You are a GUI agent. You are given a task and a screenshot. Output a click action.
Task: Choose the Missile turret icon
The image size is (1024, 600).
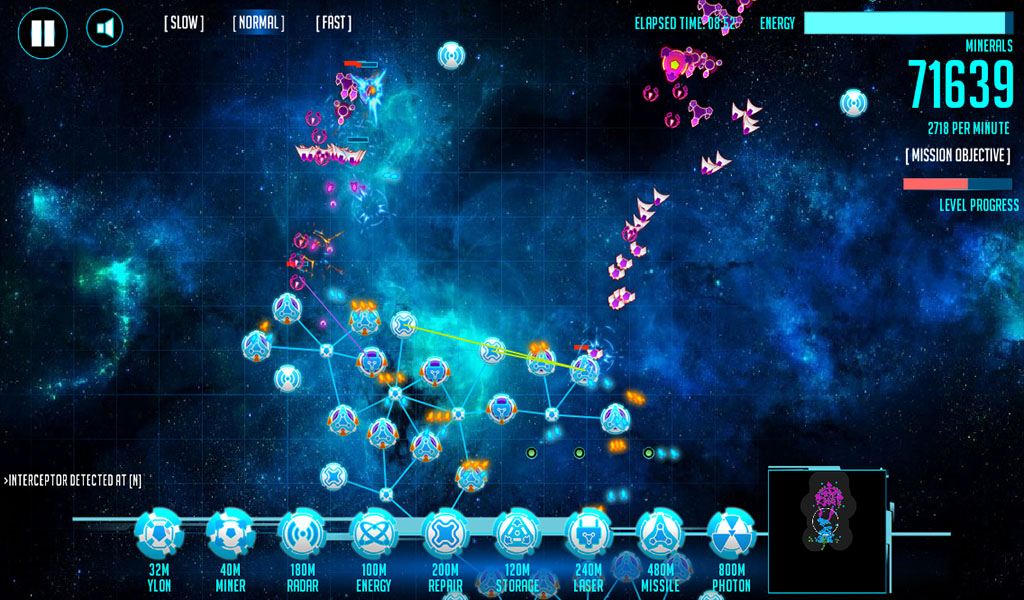[x=660, y=534]
